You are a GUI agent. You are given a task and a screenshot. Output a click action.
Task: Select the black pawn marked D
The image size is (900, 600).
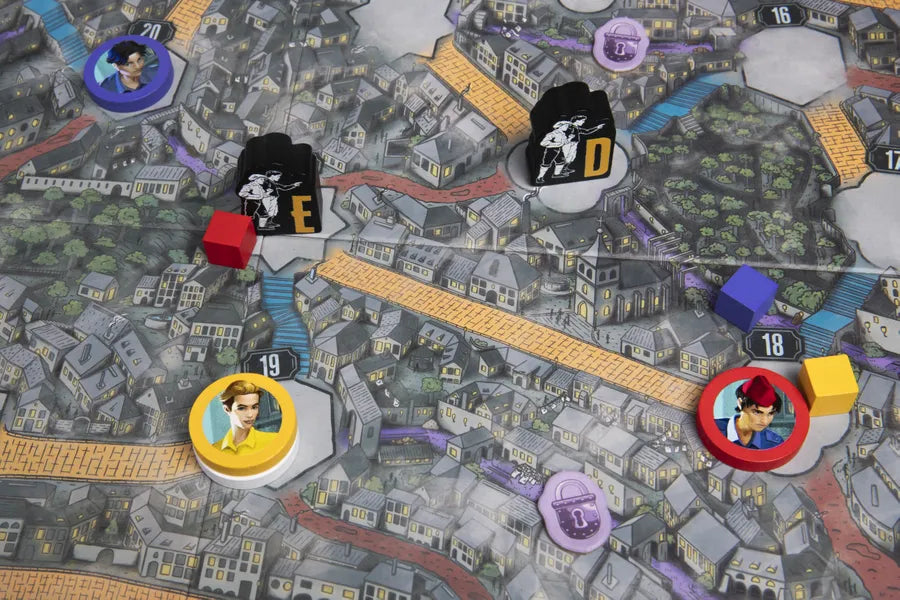pos(571,136)
